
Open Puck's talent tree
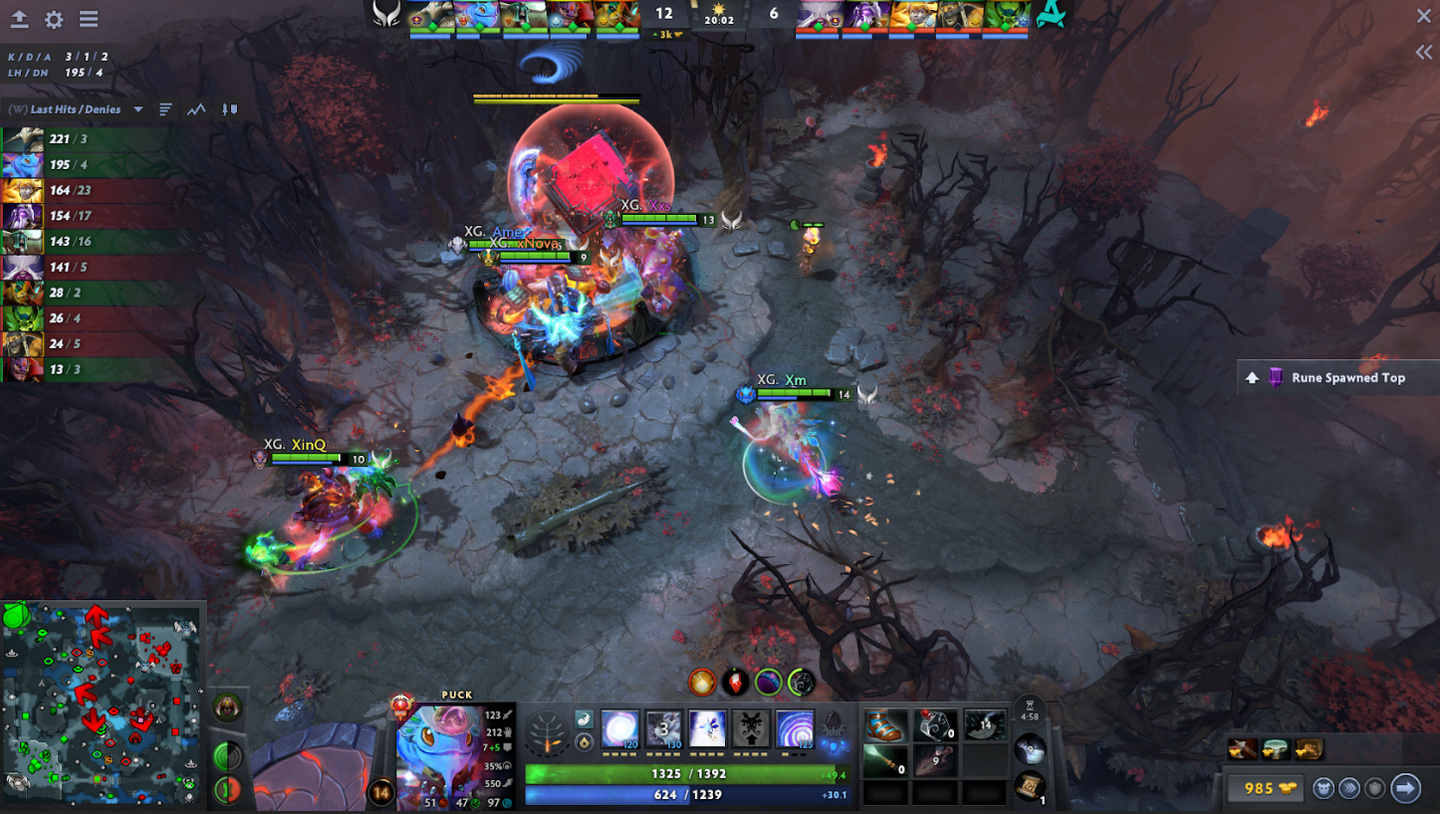point(547,731)
